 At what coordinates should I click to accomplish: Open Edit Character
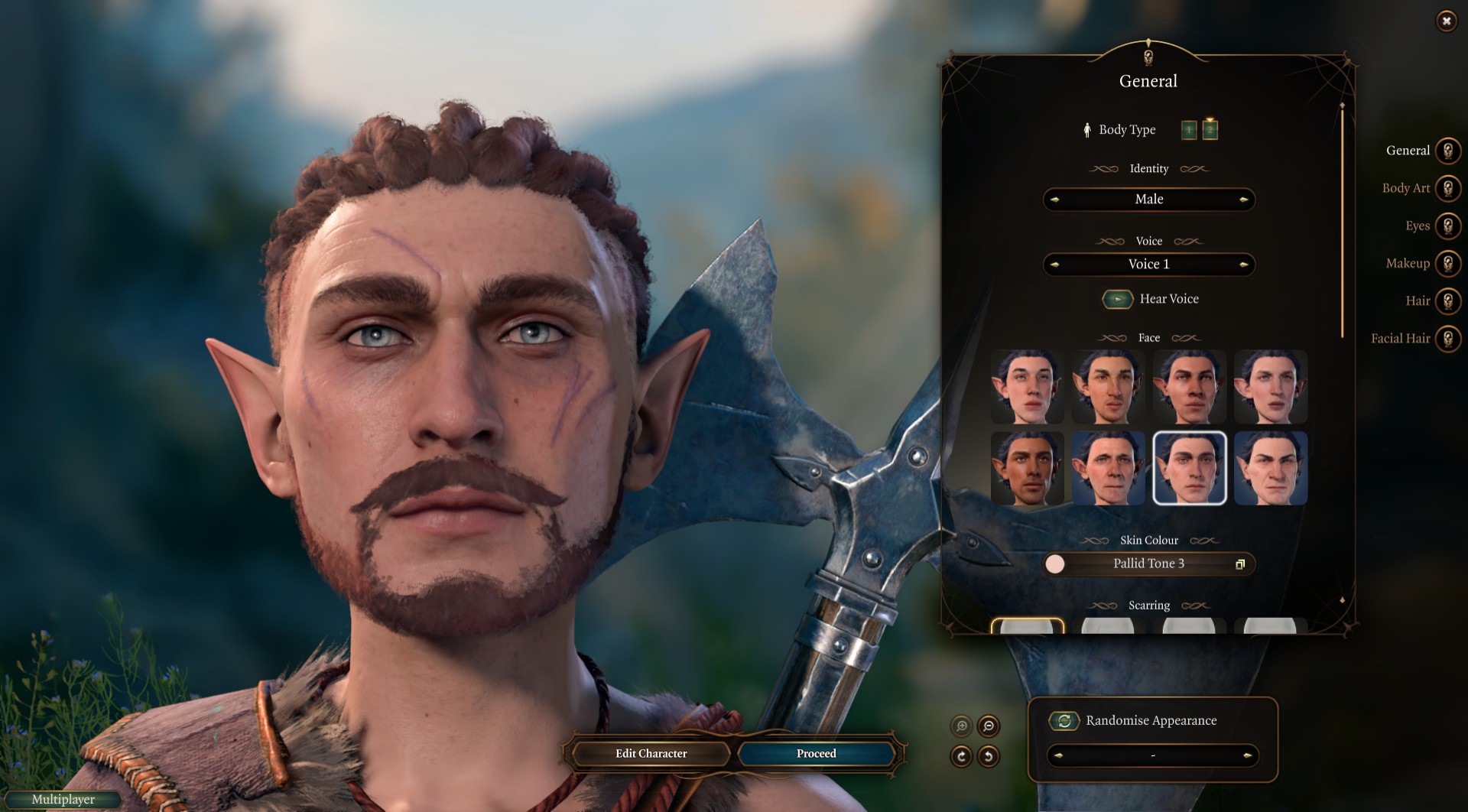tap(651, 753)
